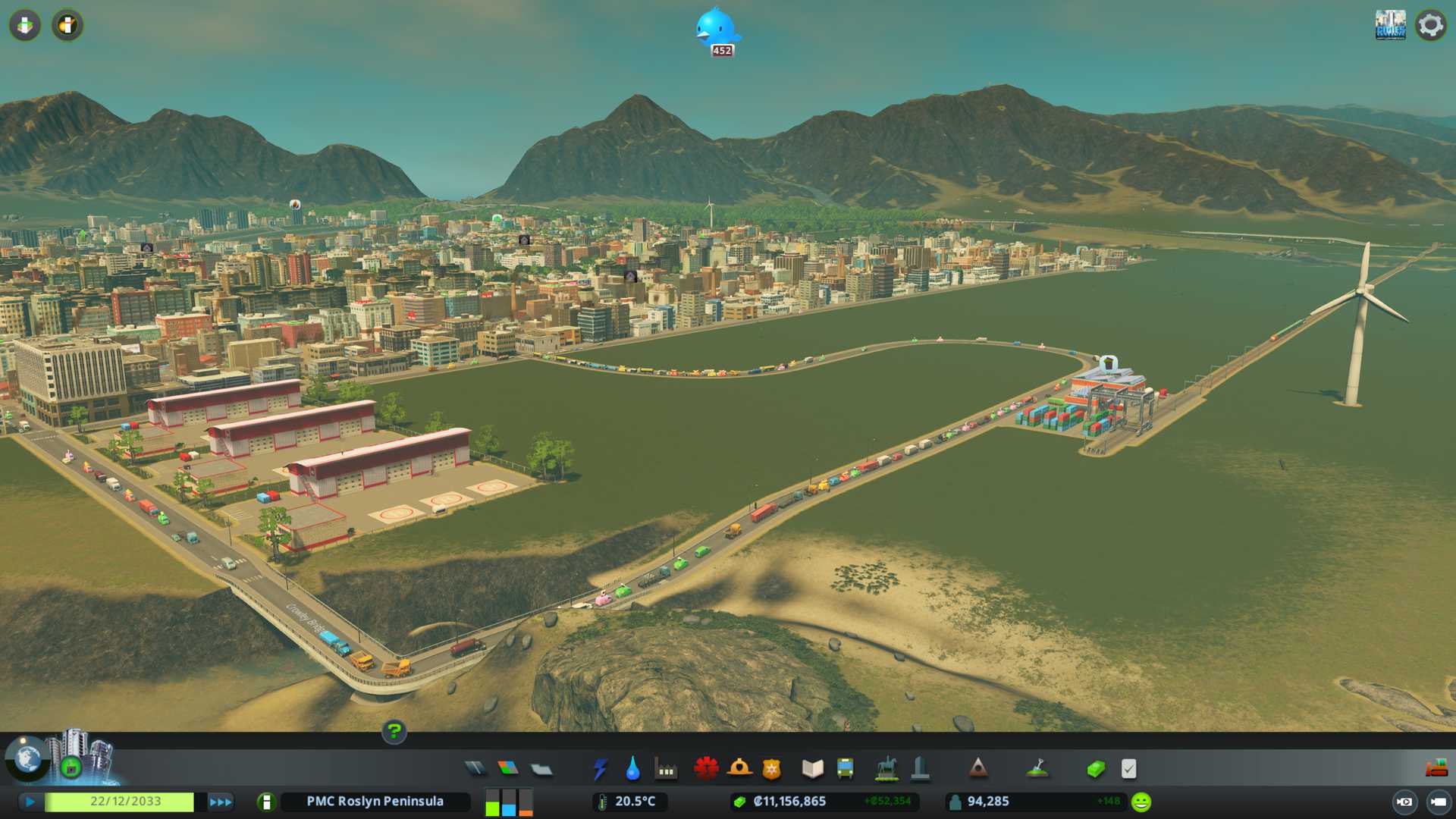Open the Roads build menu
Viewport: 1456px width, 819px height.
tap(475, 769)
